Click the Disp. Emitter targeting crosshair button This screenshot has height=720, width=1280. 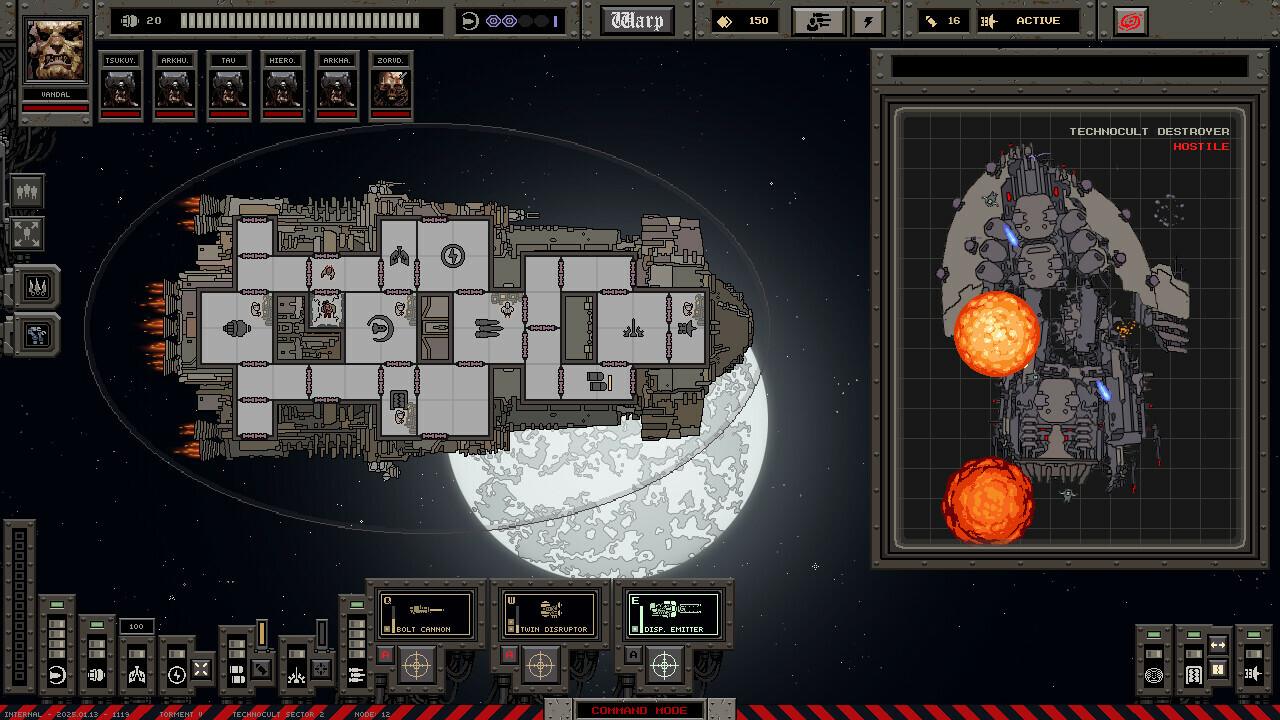click(x=665, y=664)
